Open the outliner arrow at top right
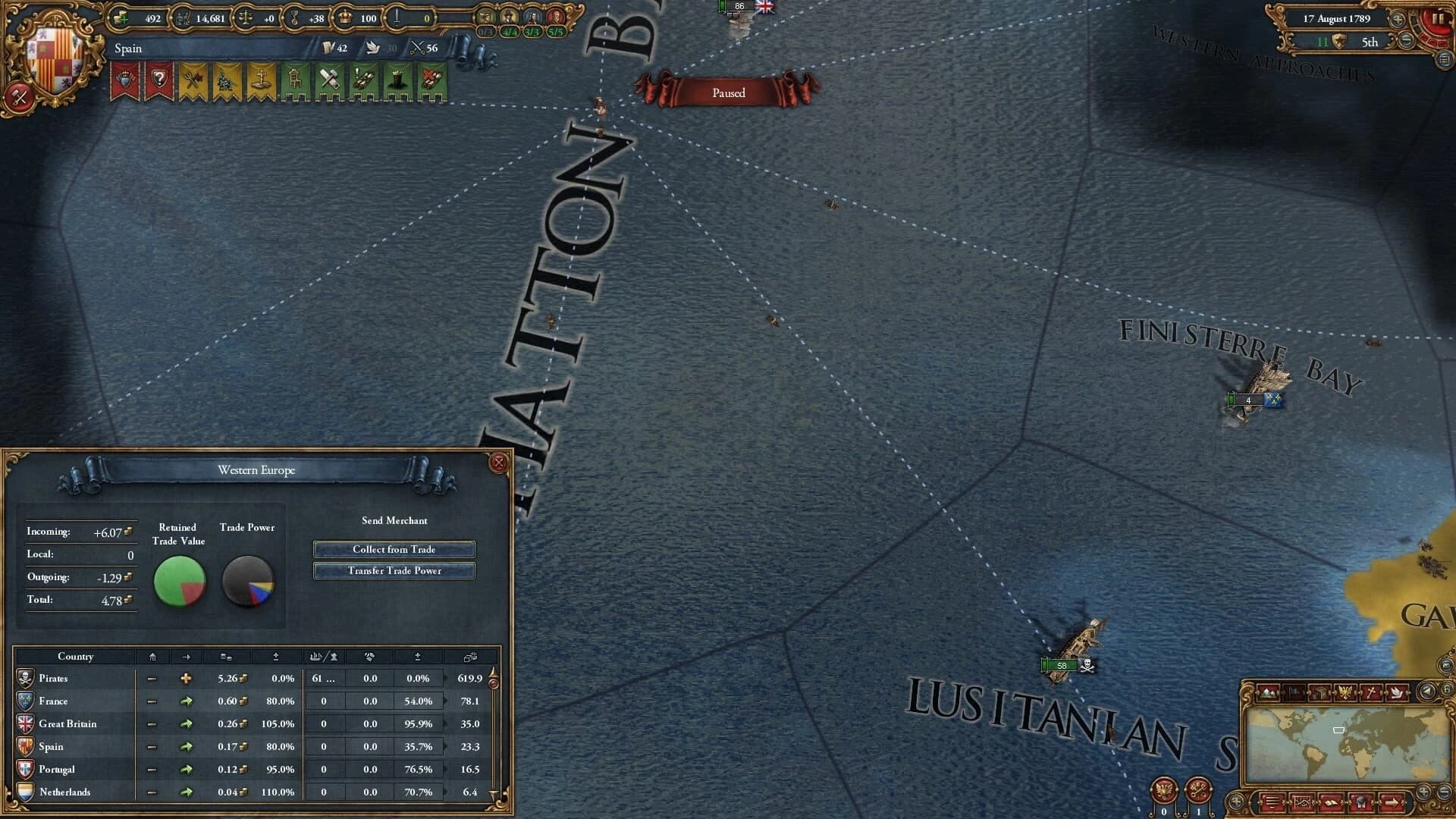 tap(1445, 61)
